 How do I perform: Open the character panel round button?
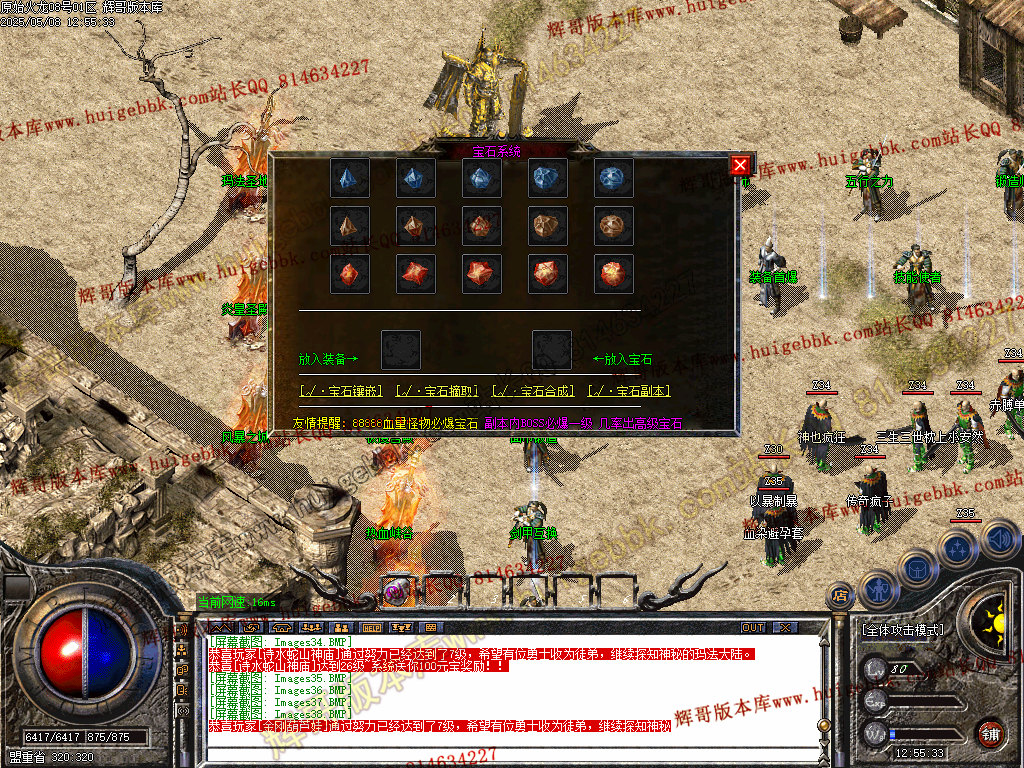(878, 590)
